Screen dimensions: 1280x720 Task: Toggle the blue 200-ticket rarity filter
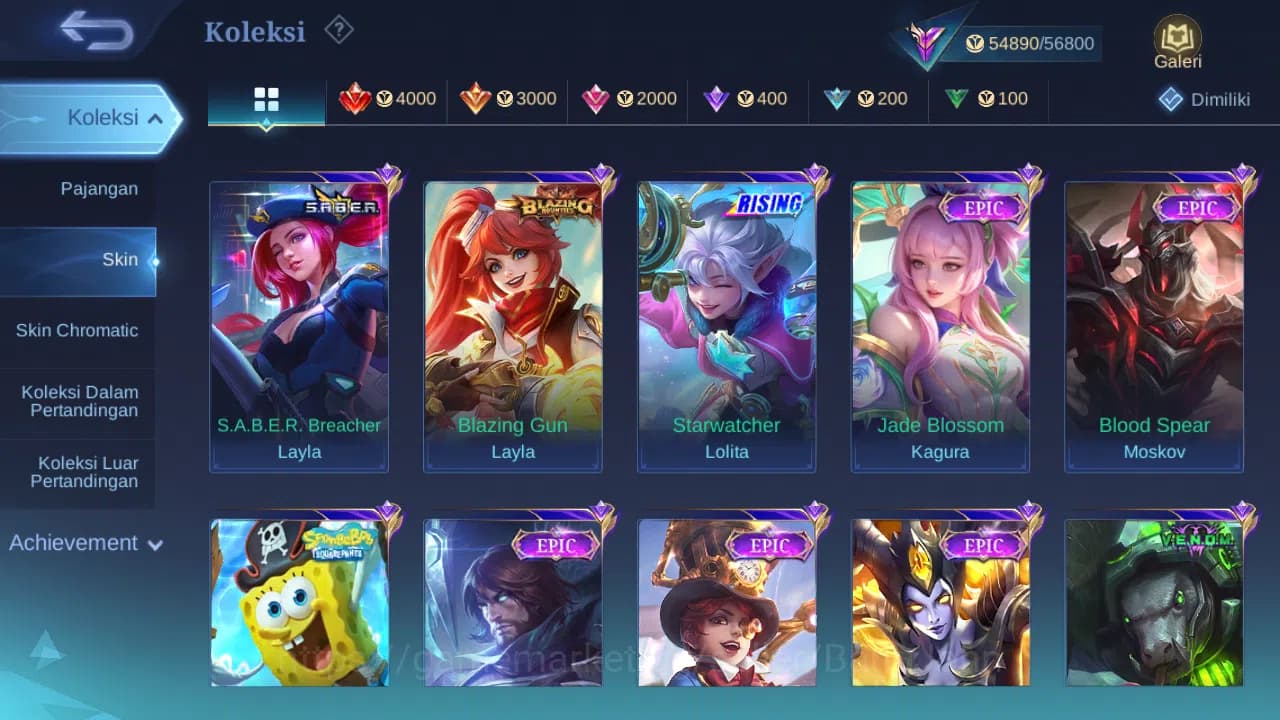pyautogui.click(x=838, y=98)
